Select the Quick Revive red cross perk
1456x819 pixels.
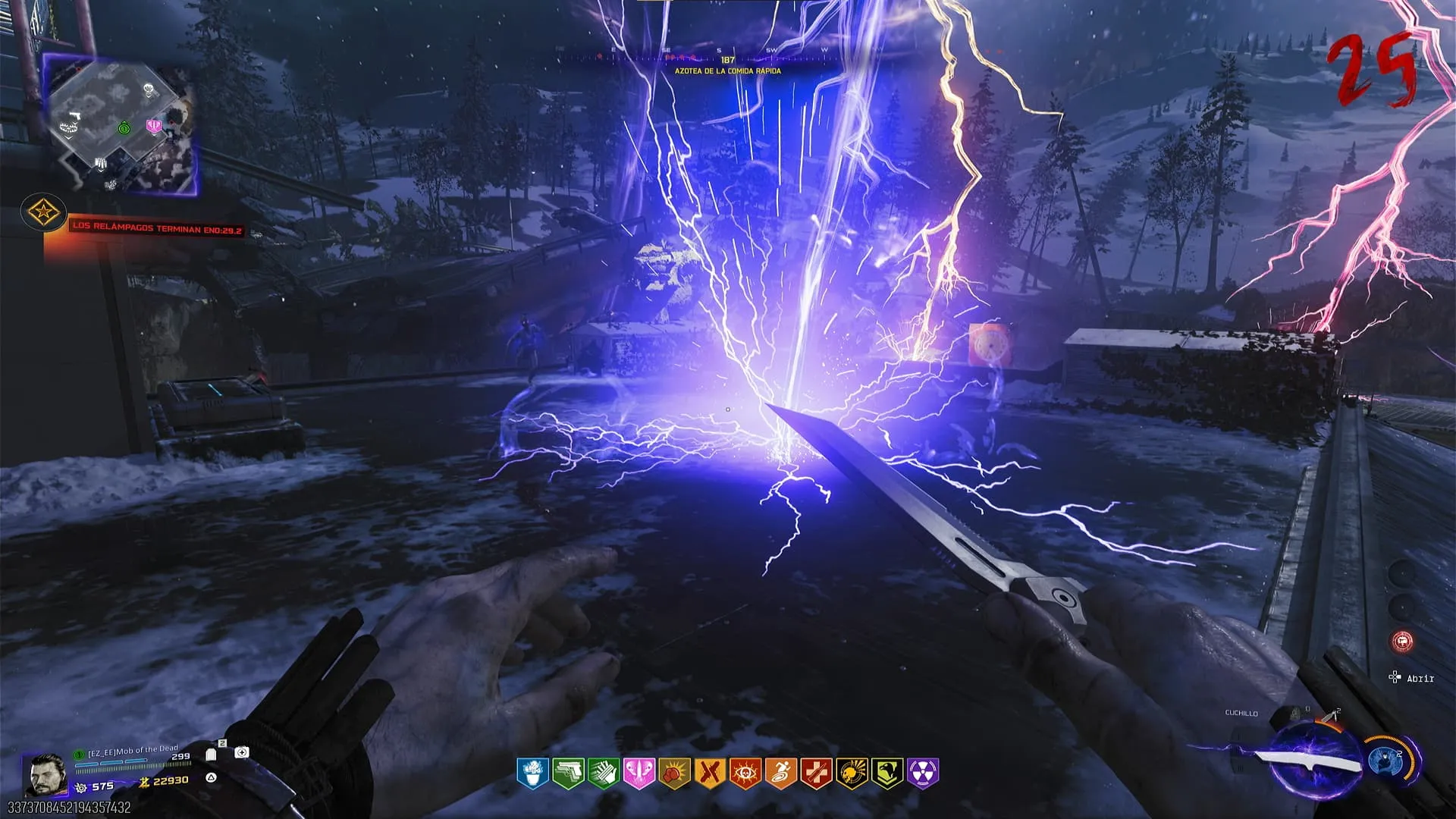pyautogui.click(x=816, y=773)
